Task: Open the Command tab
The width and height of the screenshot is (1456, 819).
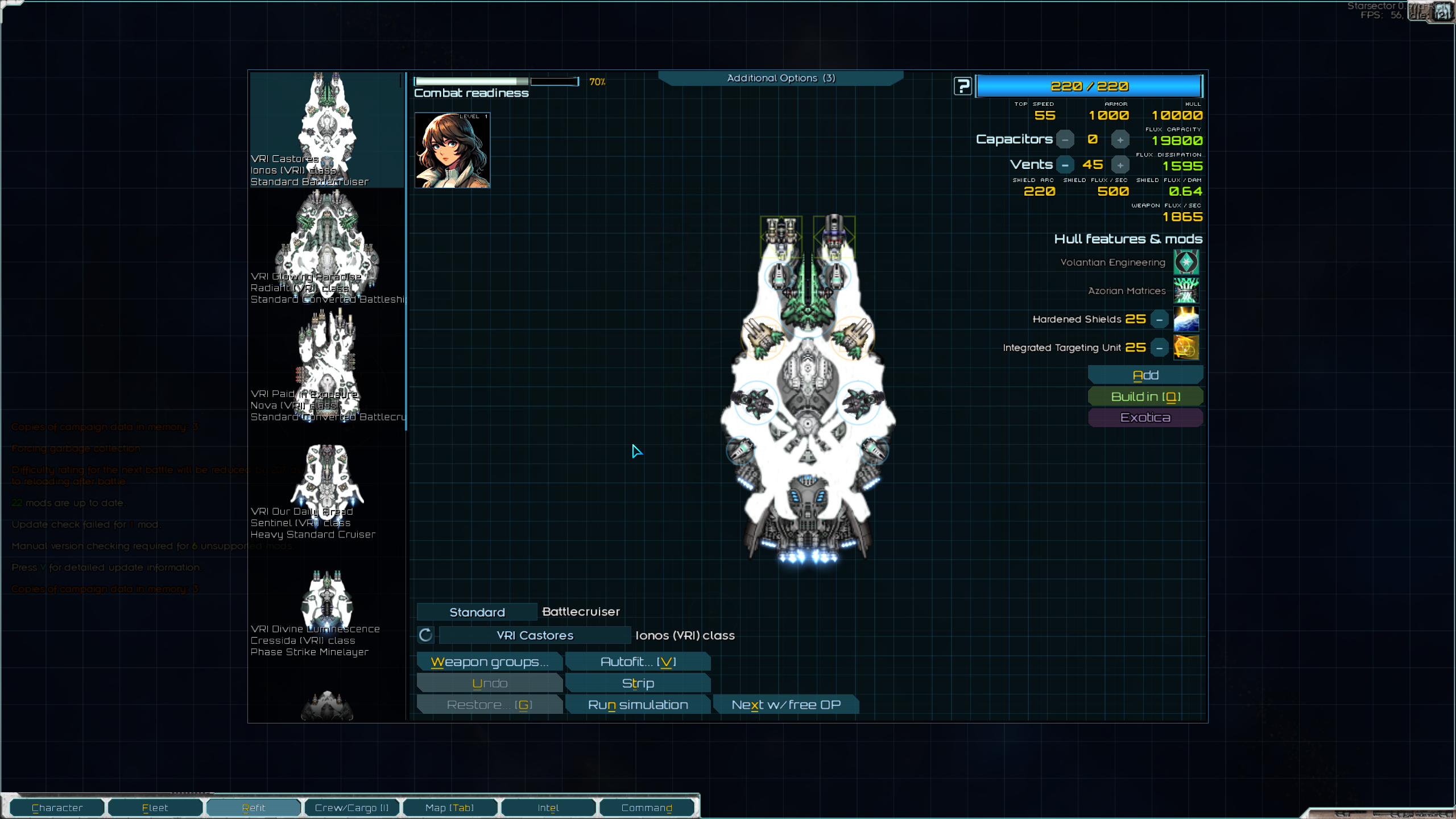Action: [x=646, y=808]
